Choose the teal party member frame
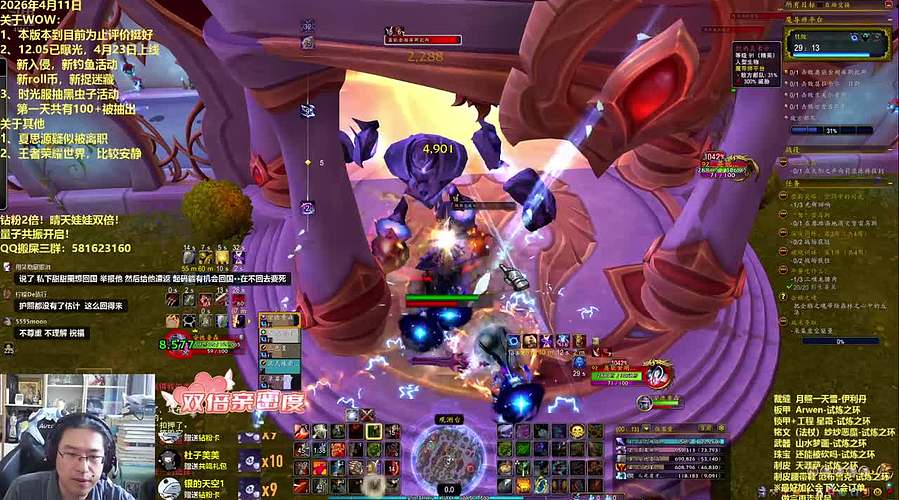Viewport: 899px width, 500px height. coord(278,365)
